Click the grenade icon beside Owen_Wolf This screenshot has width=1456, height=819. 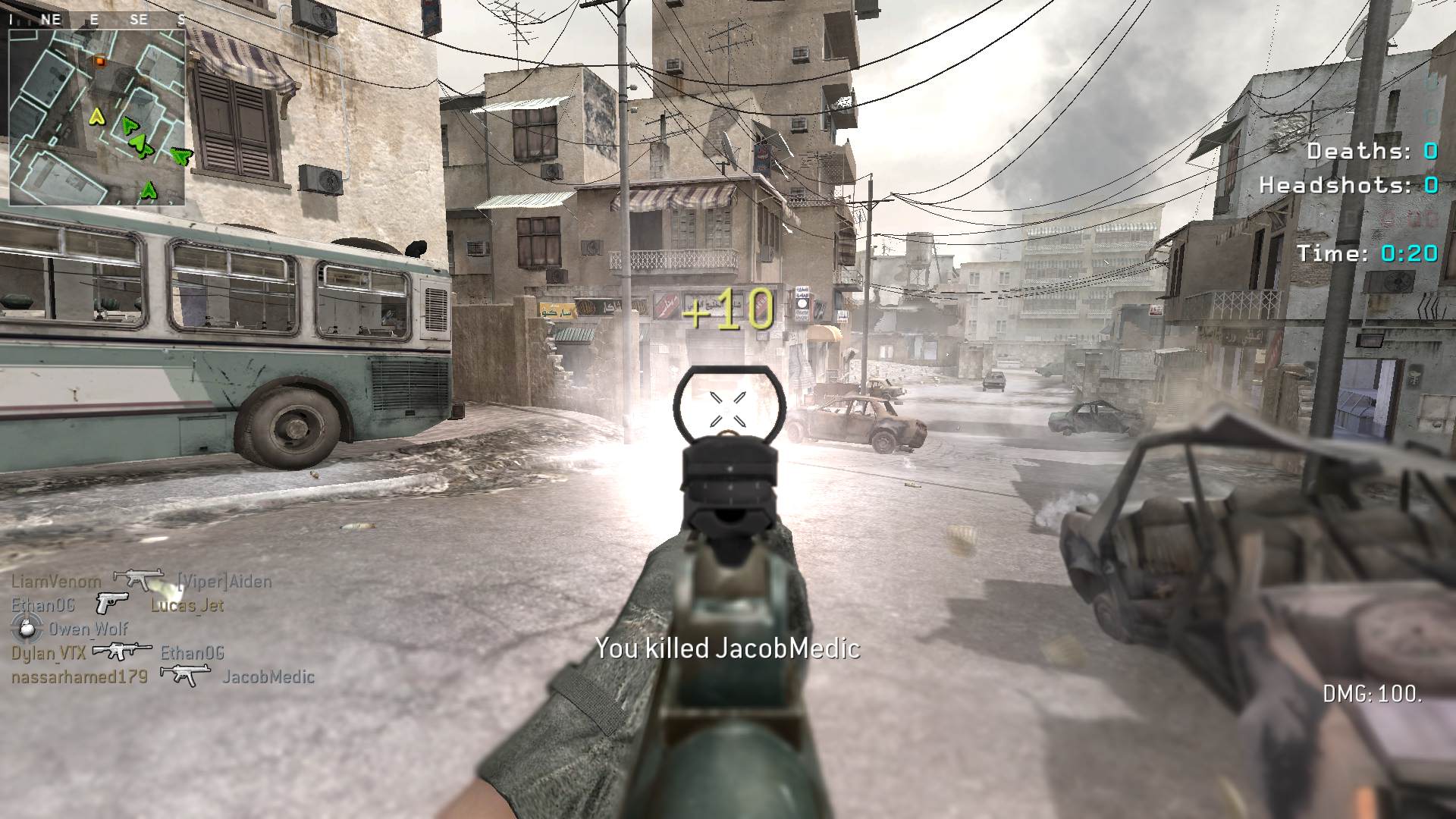coord(26,628)
